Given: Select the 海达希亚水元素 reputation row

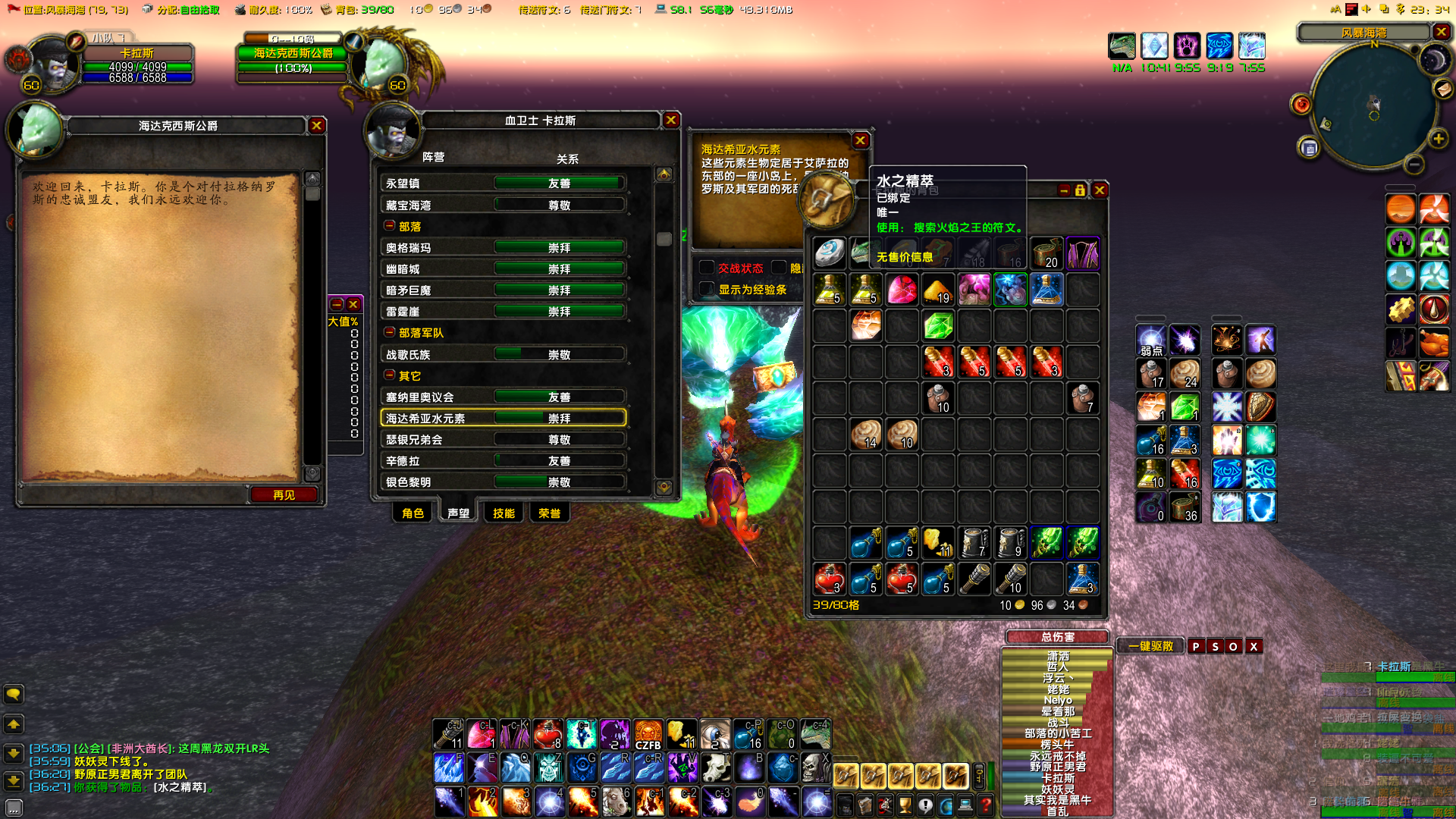Looking at the screenshot, I should point(503,418).
